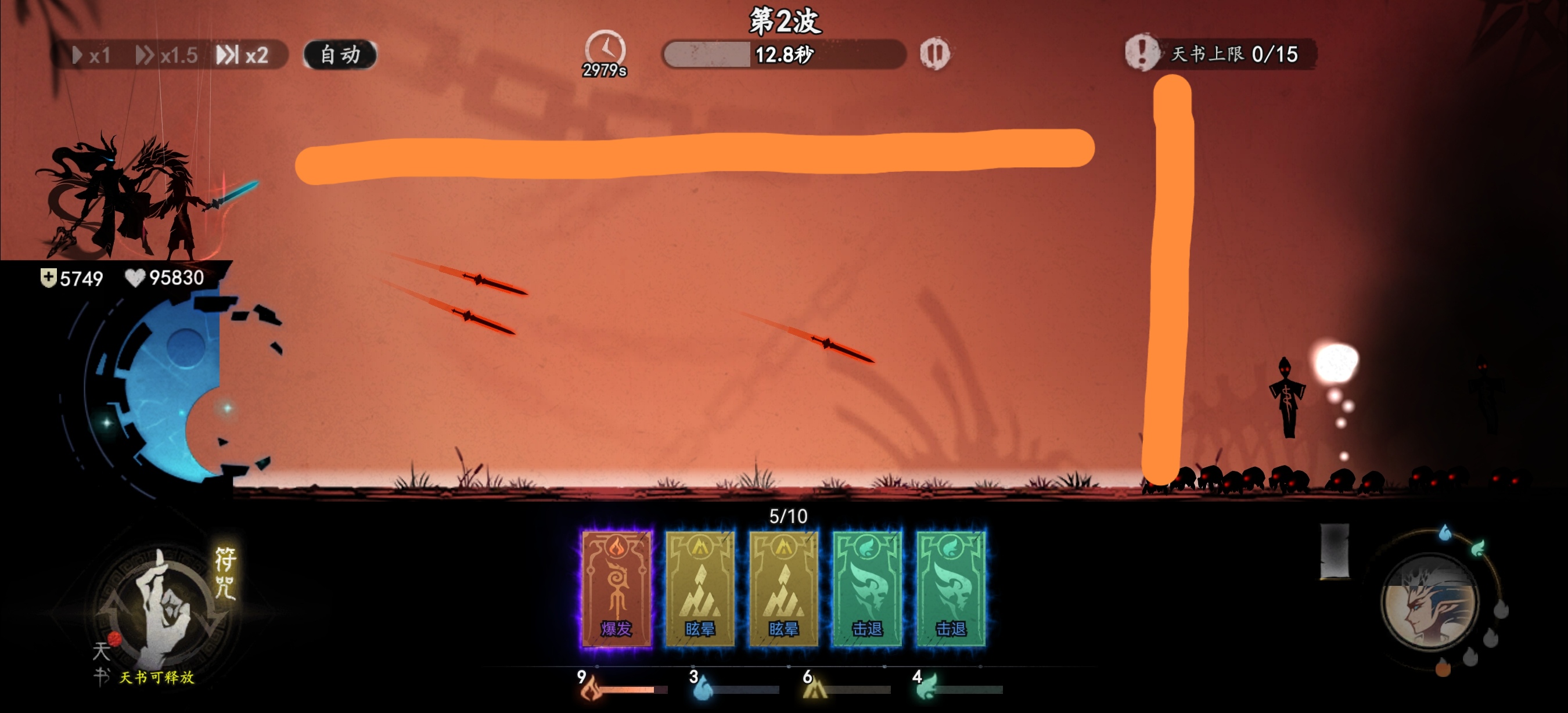The image size is (1568, 713).
Task: Open the 天书上限 exclamation info icon
Action: pos(1141,52)
